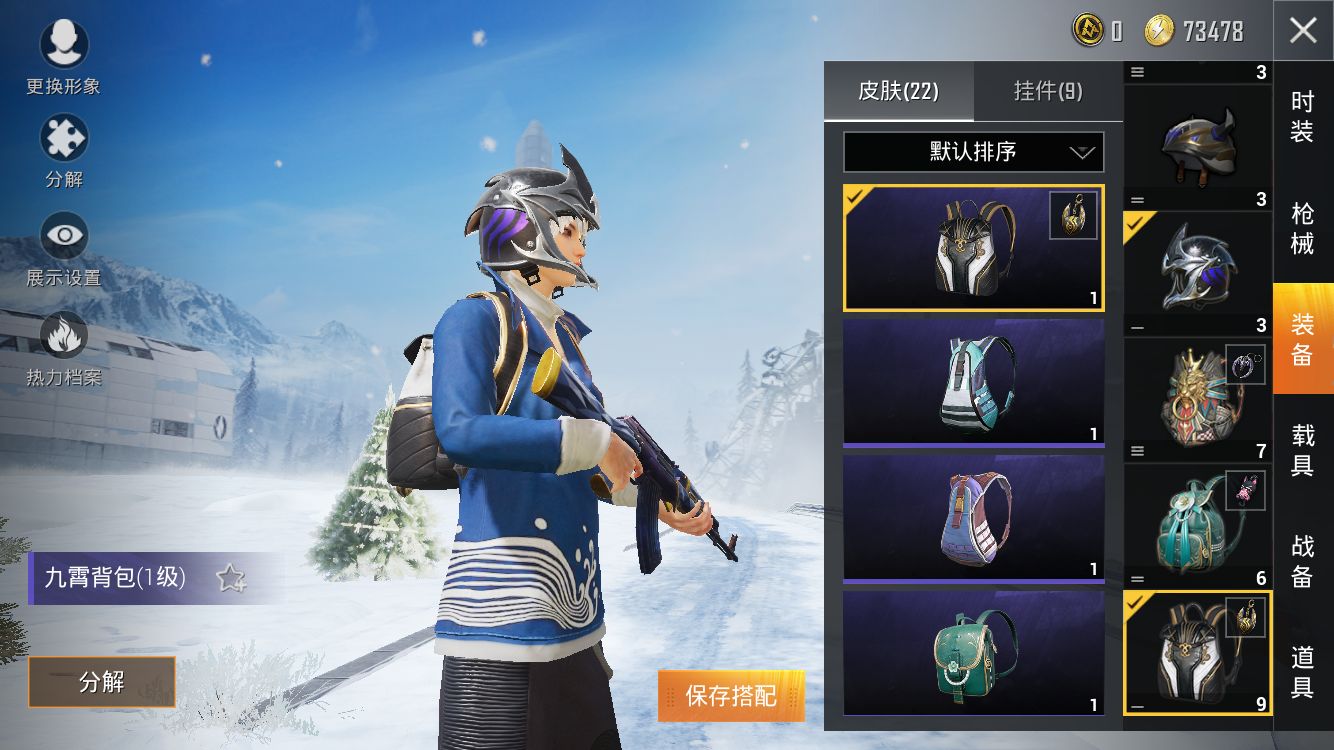Close the wardrobe screen with the X icon
The height and width of the screenshot is (750, 1334).
(x=1301, y=31)
